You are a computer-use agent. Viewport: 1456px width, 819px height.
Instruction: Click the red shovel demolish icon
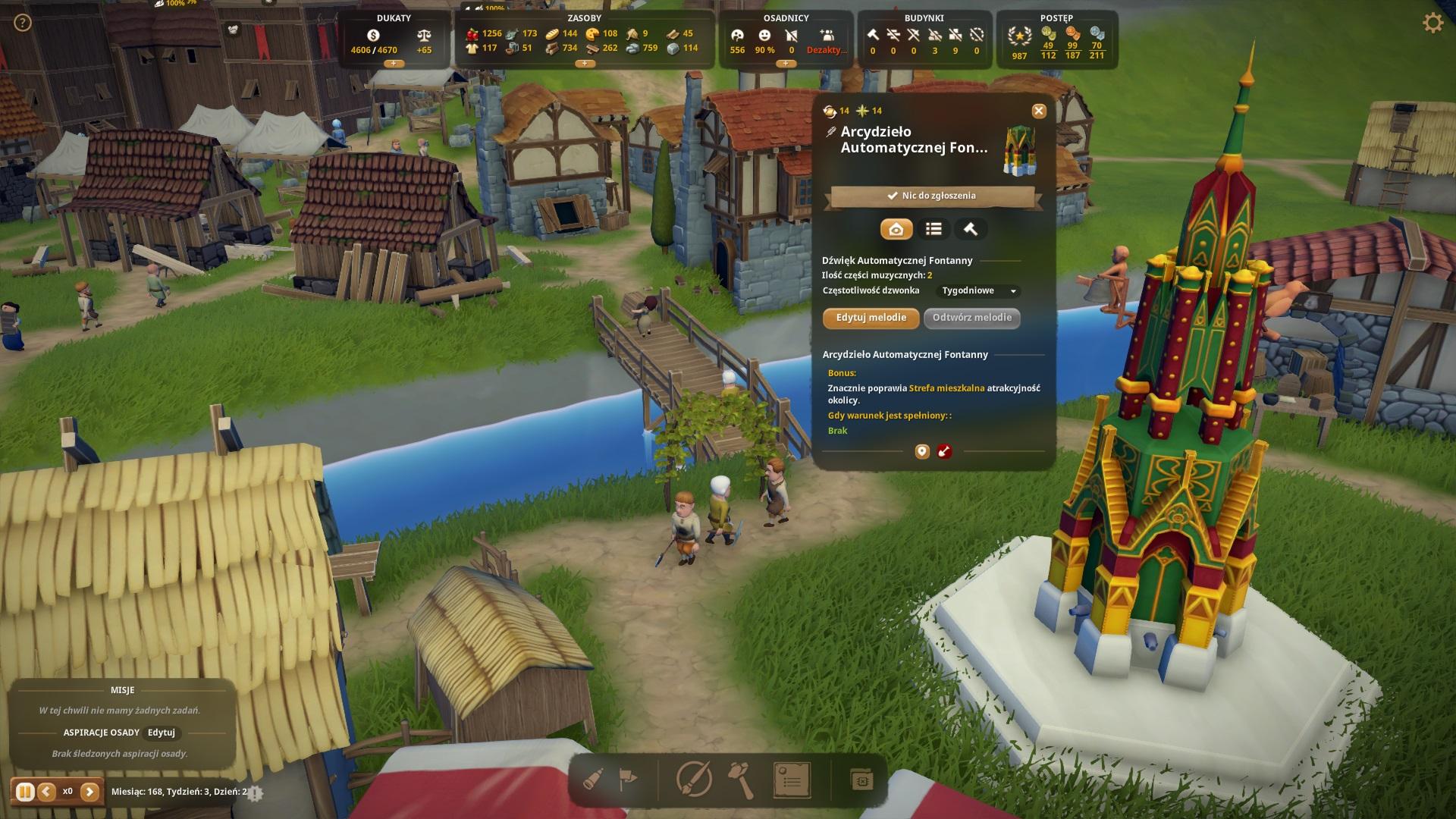tap(944, 452)
